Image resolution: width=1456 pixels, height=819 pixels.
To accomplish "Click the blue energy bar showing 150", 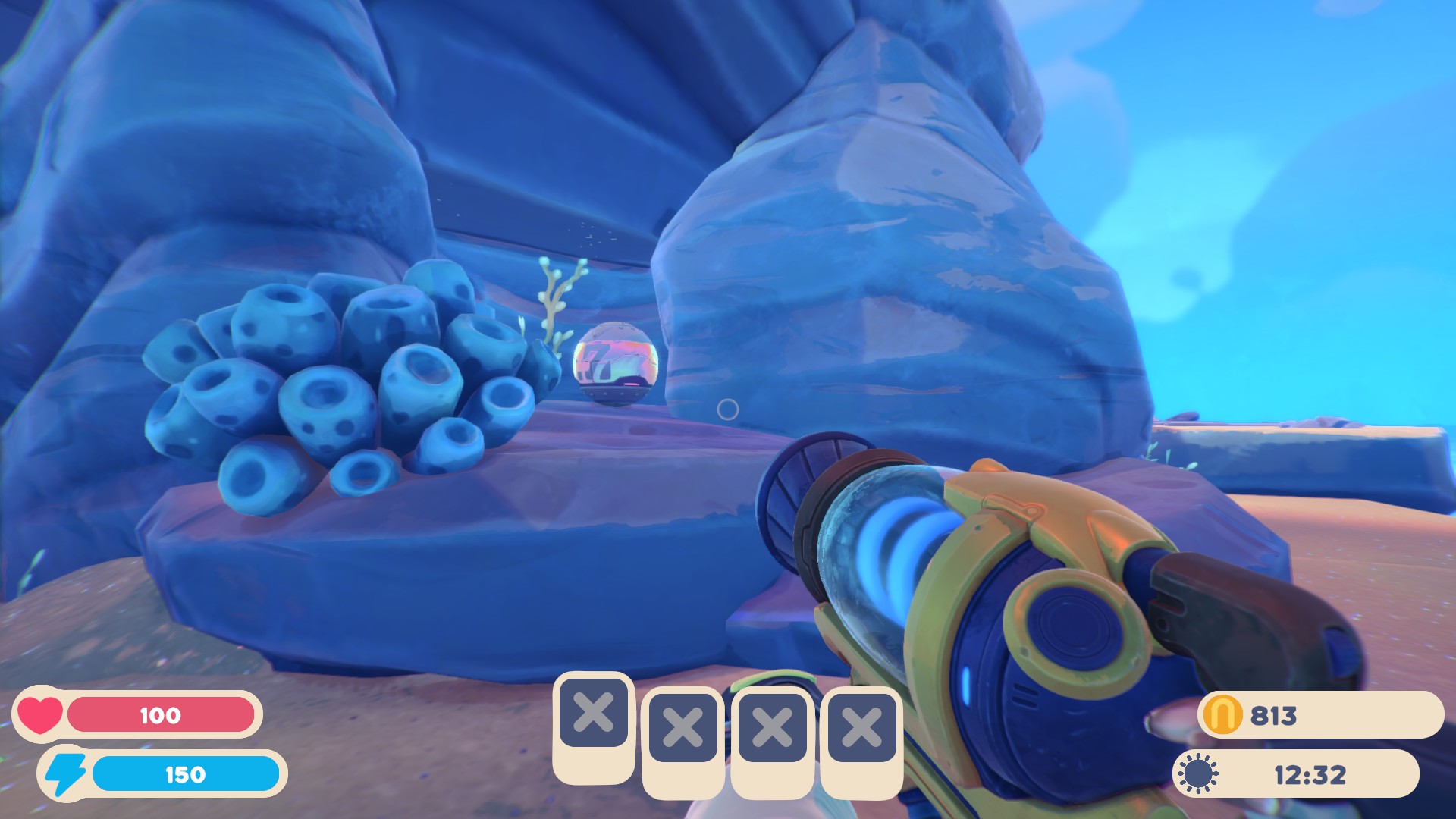I will (x=186, y=774).
